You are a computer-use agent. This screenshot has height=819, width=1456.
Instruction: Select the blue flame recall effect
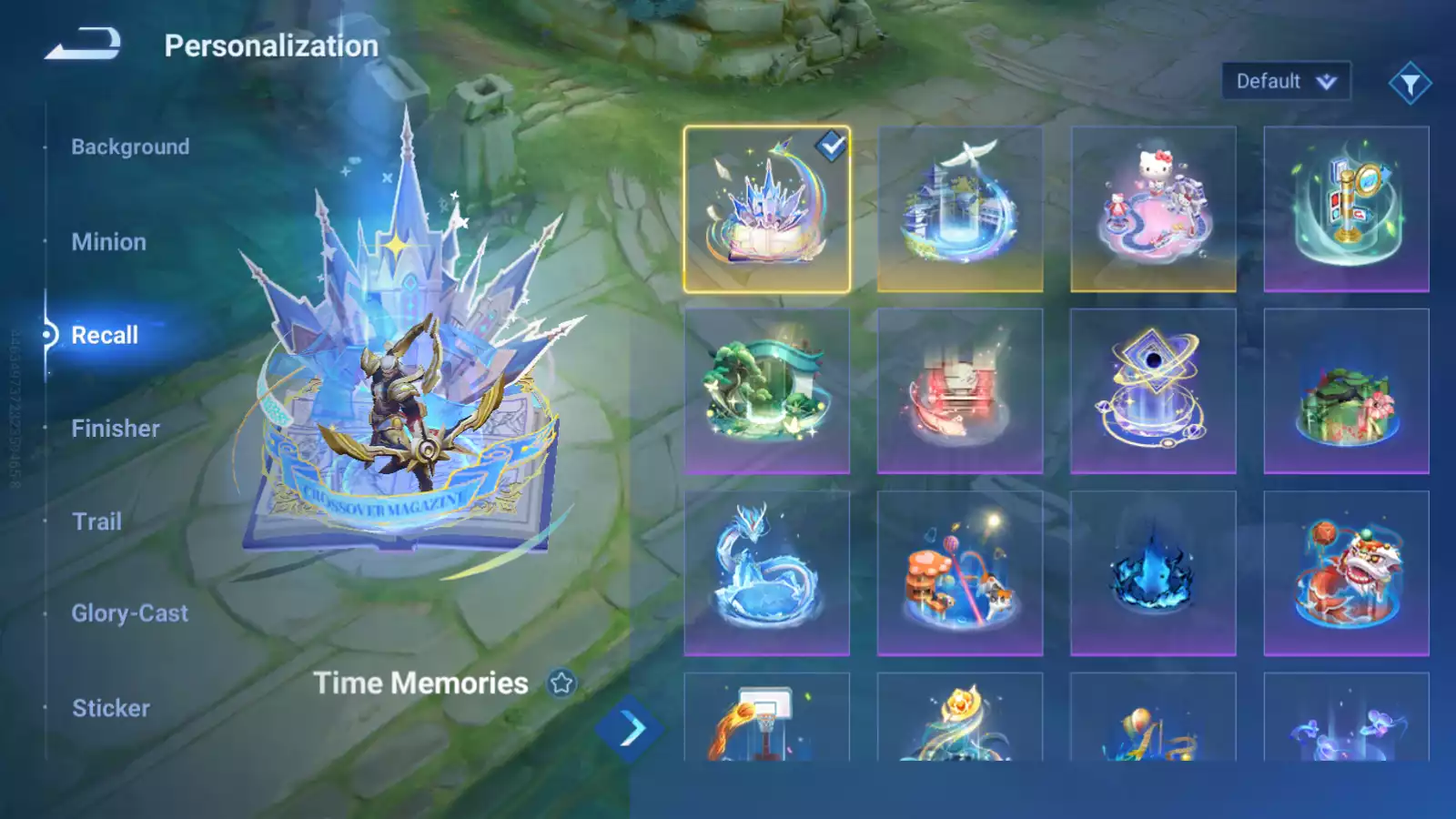click(x=1153, y=573)
